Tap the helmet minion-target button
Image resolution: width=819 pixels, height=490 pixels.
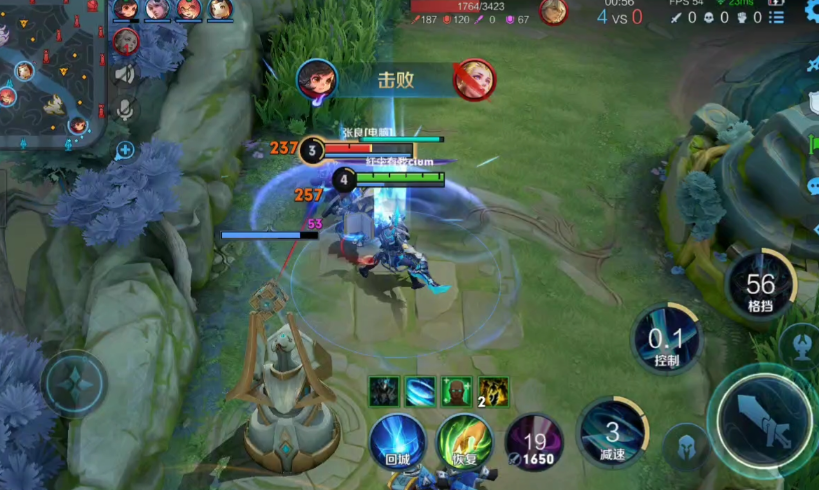coord(686,444)
